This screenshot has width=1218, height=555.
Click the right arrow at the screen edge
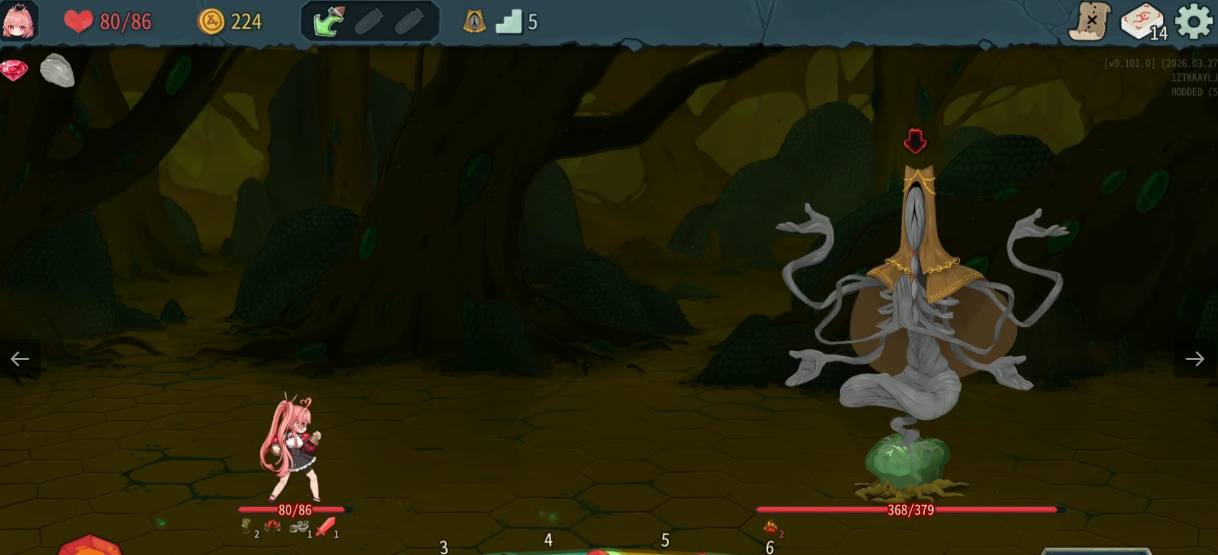click(x=1195, y=359)
